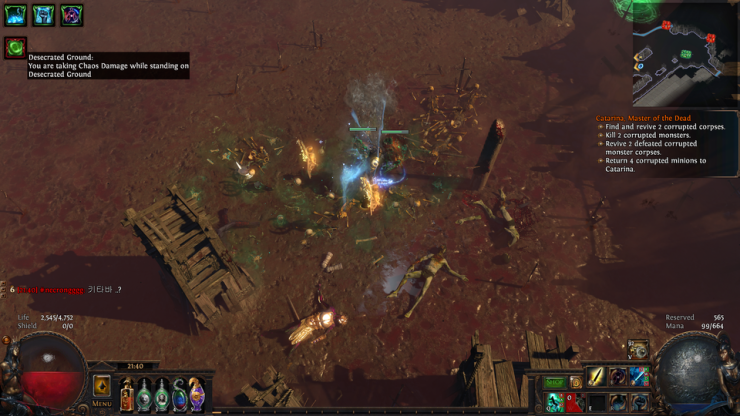
Task: Select the teal figure skill icon
Action: click(555, 402)
